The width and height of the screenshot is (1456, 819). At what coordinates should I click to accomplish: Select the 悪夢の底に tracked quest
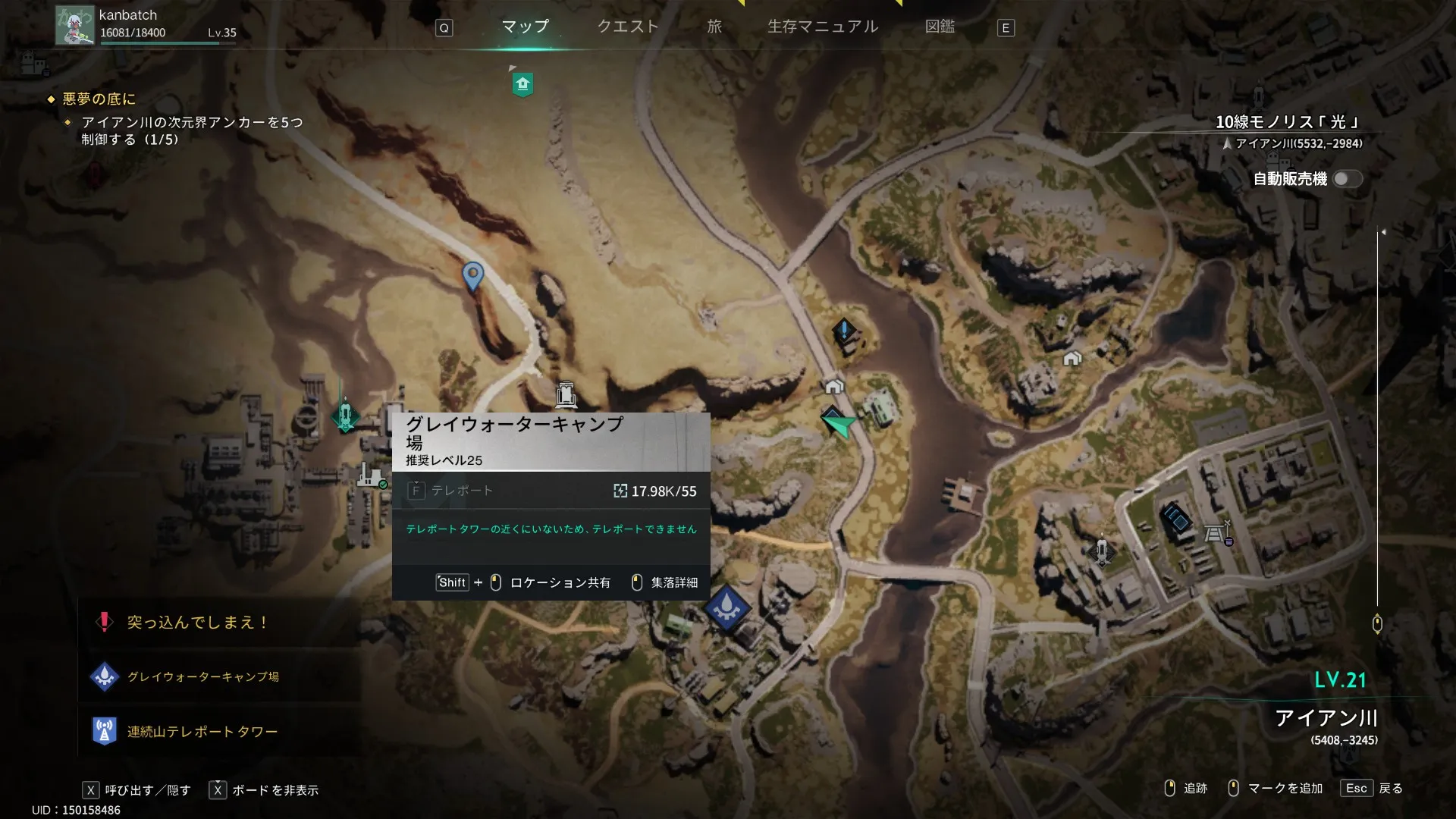pyautogui.click(x=99, y=99)
